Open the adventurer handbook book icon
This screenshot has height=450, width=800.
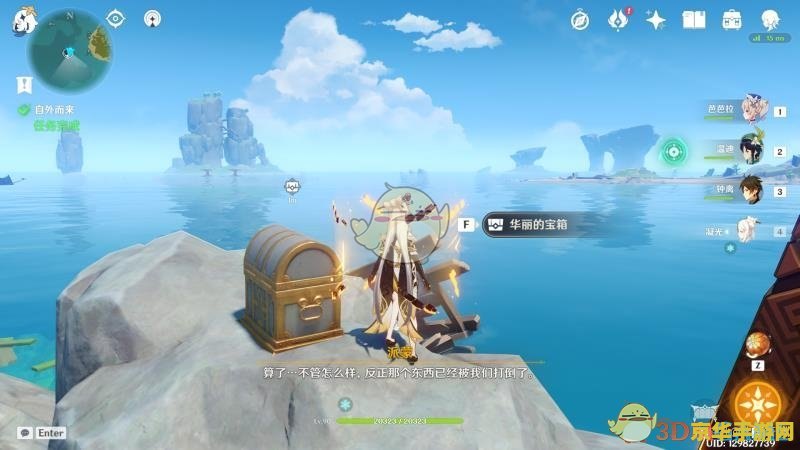click(x=694, y=19)
